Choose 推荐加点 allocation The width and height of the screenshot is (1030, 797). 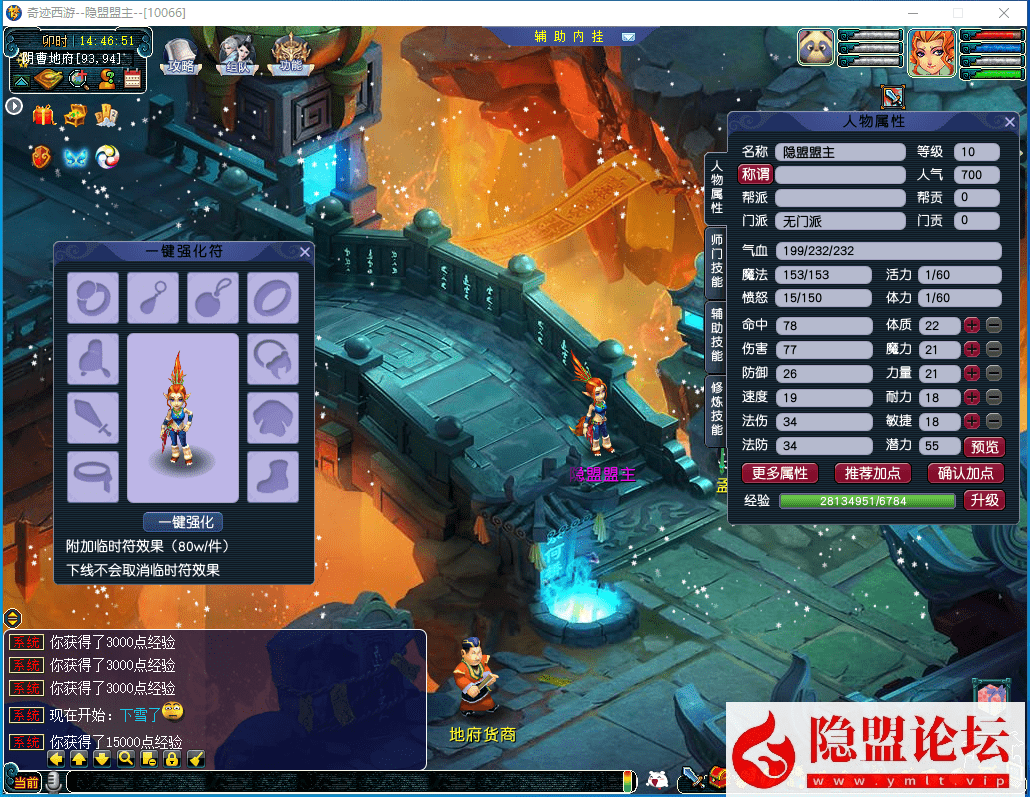(x=872, y=473)
